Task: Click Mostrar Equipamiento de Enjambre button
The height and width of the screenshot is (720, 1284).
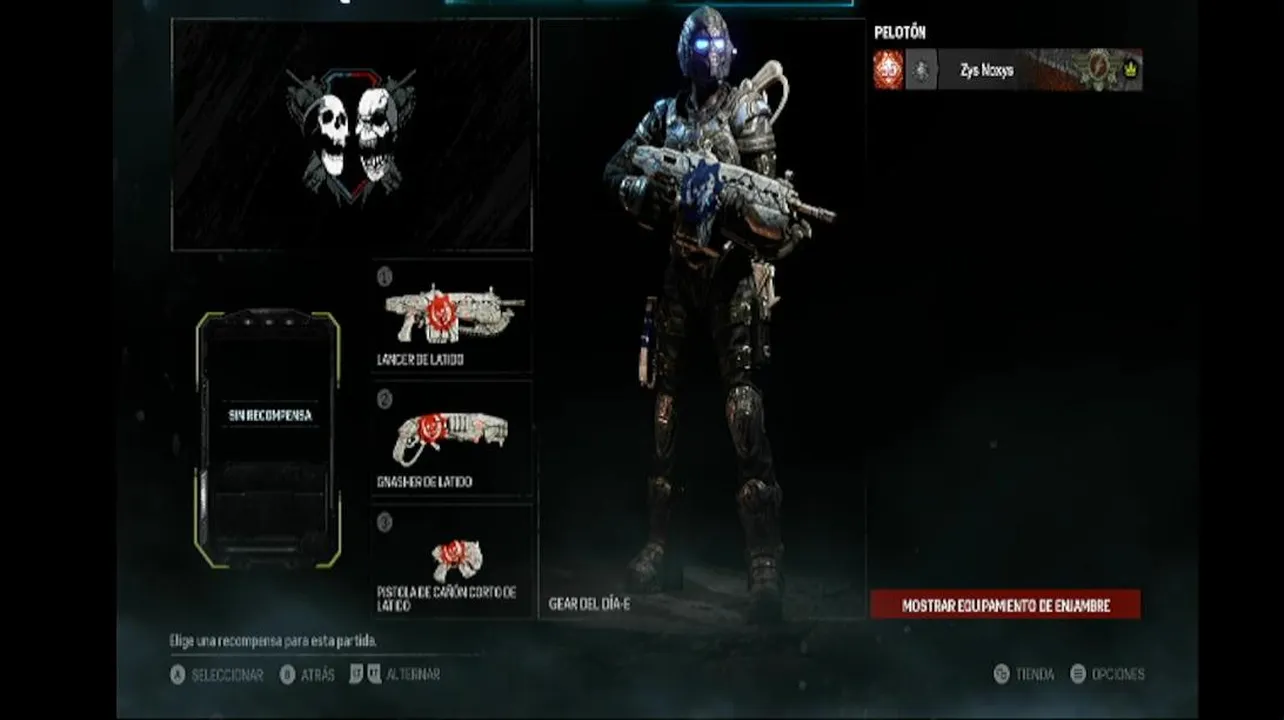Action: [x=1005, y=605]
